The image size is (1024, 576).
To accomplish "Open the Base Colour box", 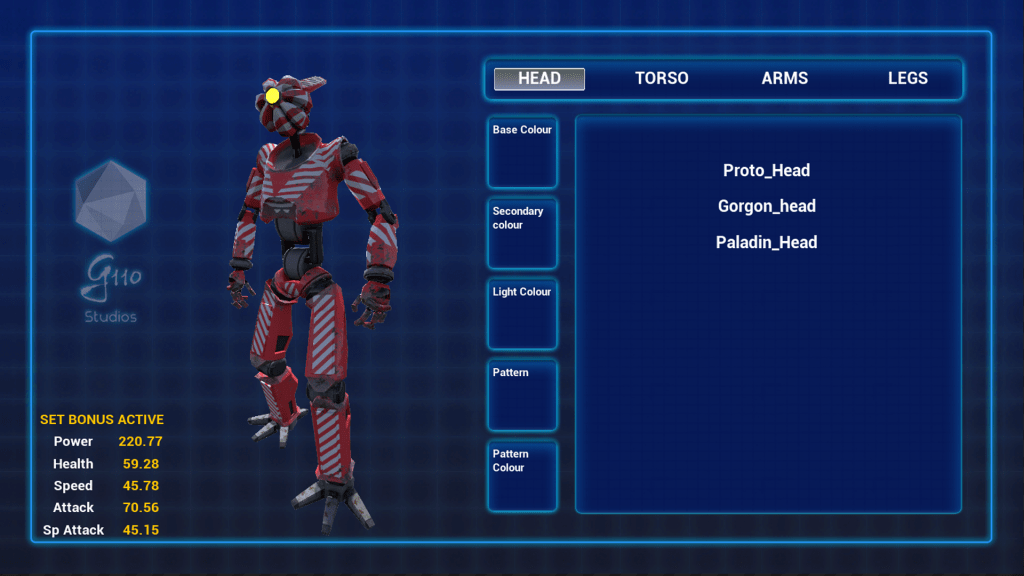I will tap(522, 153).
